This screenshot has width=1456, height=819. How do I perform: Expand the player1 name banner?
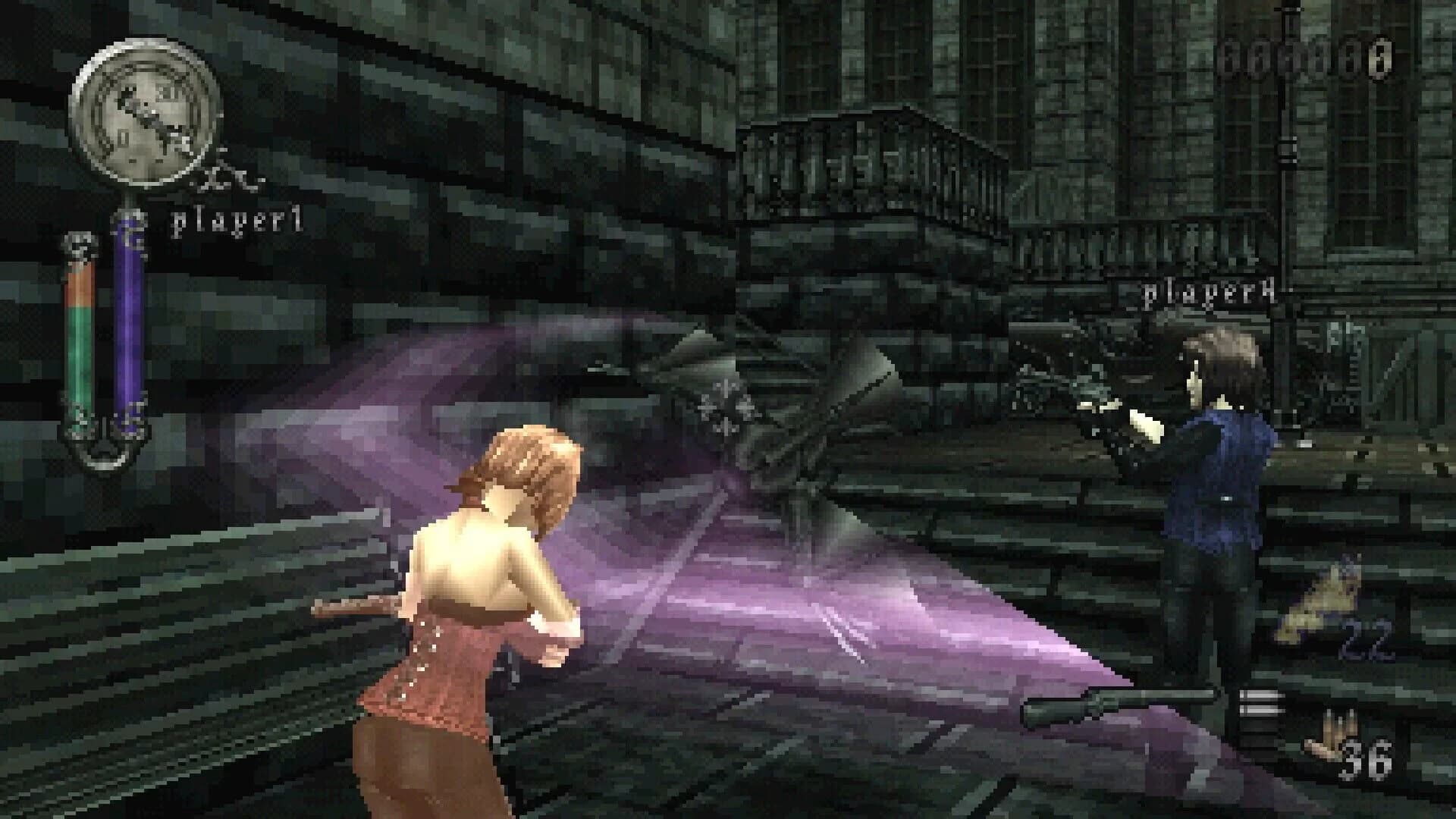click(x=235, y=220)
